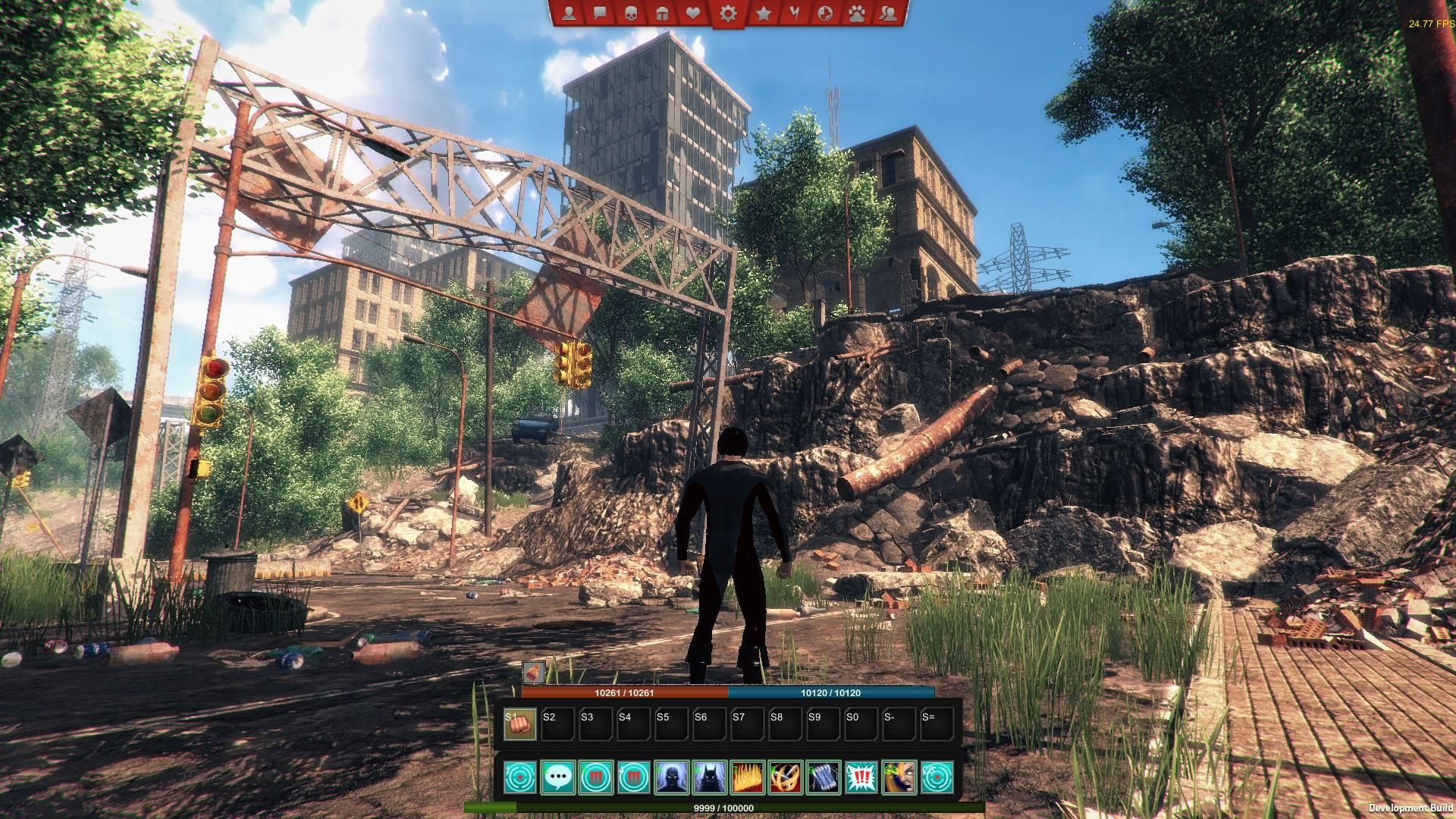
Task: Open the globe world map icon
Action: click(826, 13)
